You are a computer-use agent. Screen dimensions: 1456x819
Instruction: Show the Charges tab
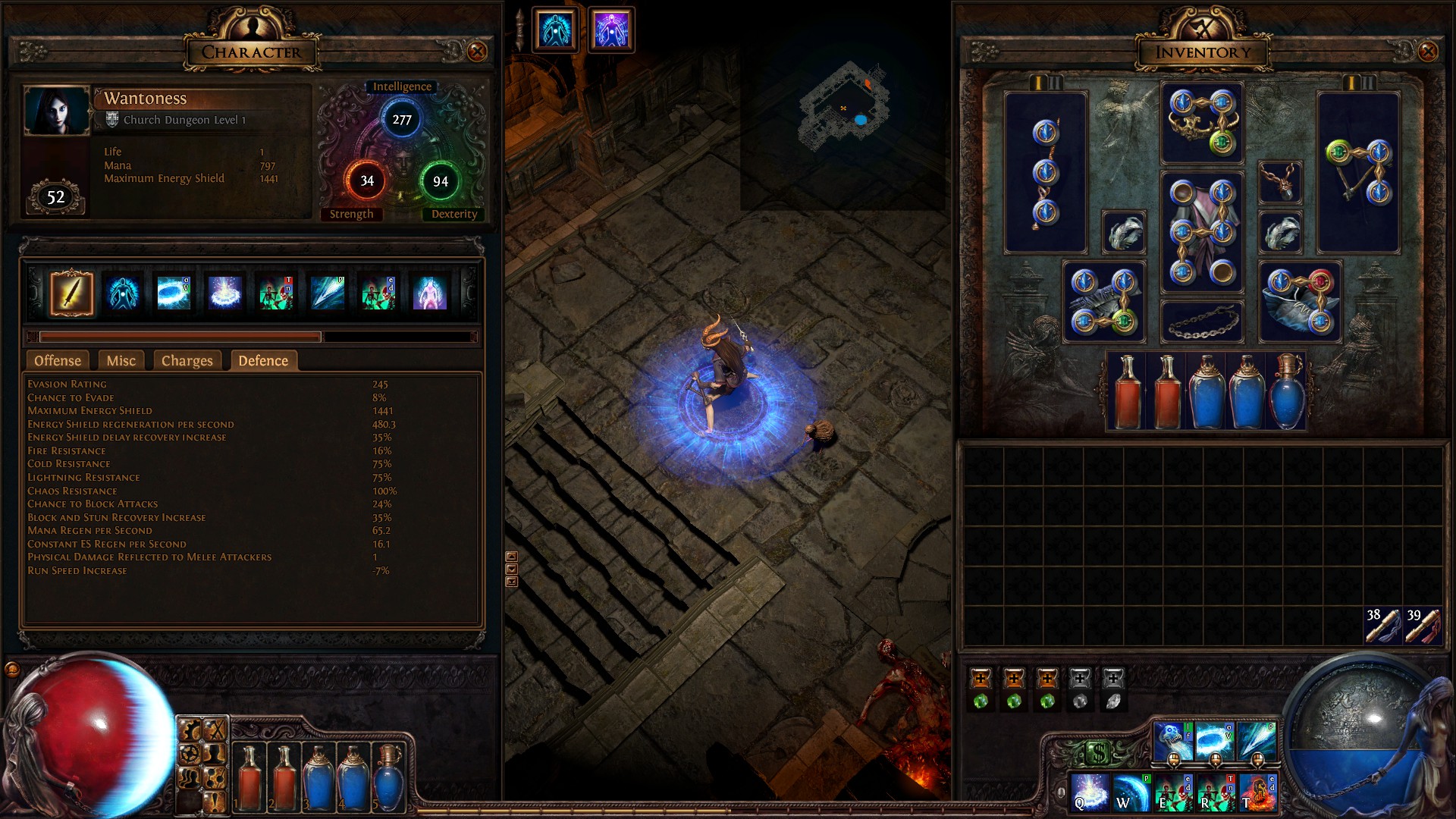tap(187, 361)
